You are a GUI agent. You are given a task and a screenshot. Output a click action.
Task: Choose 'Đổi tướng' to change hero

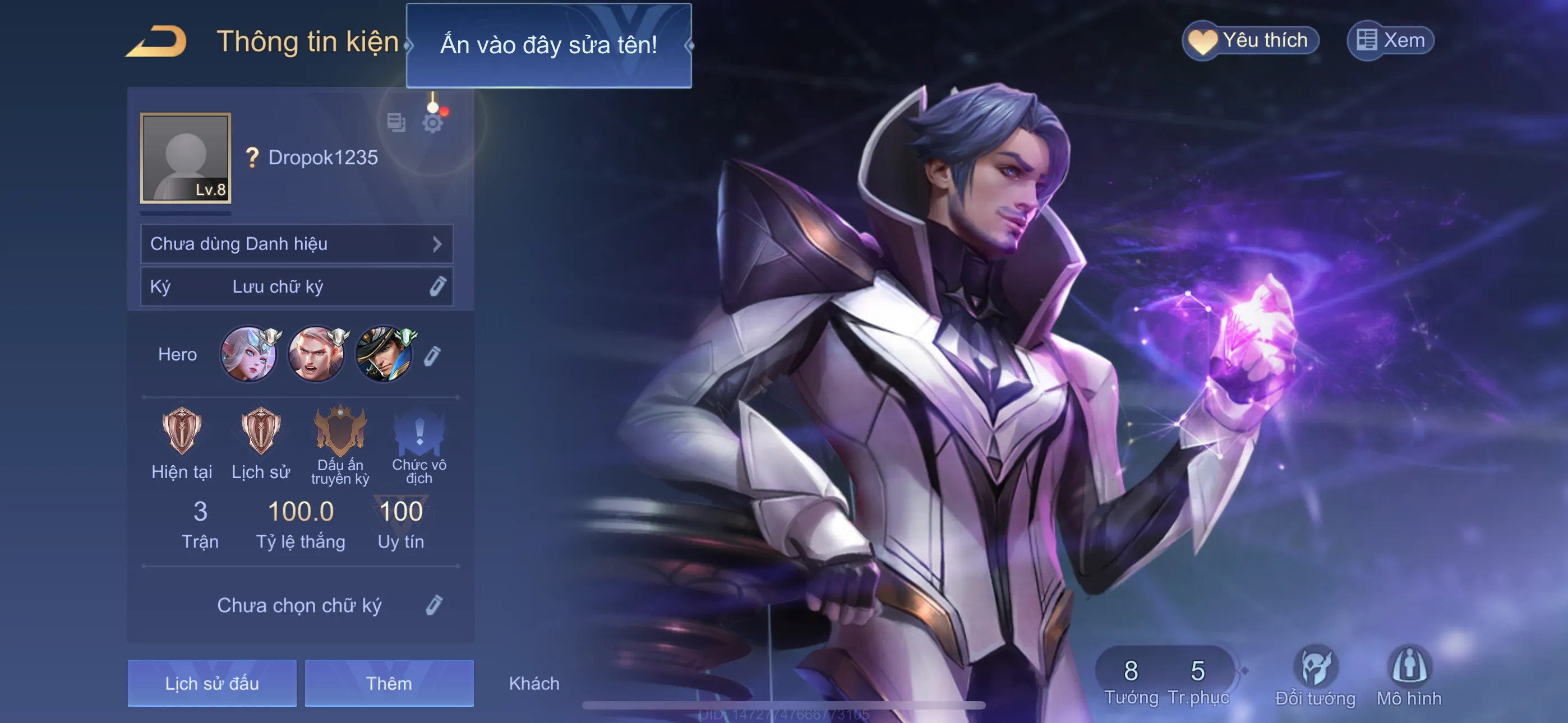[x=1315, y=675]
